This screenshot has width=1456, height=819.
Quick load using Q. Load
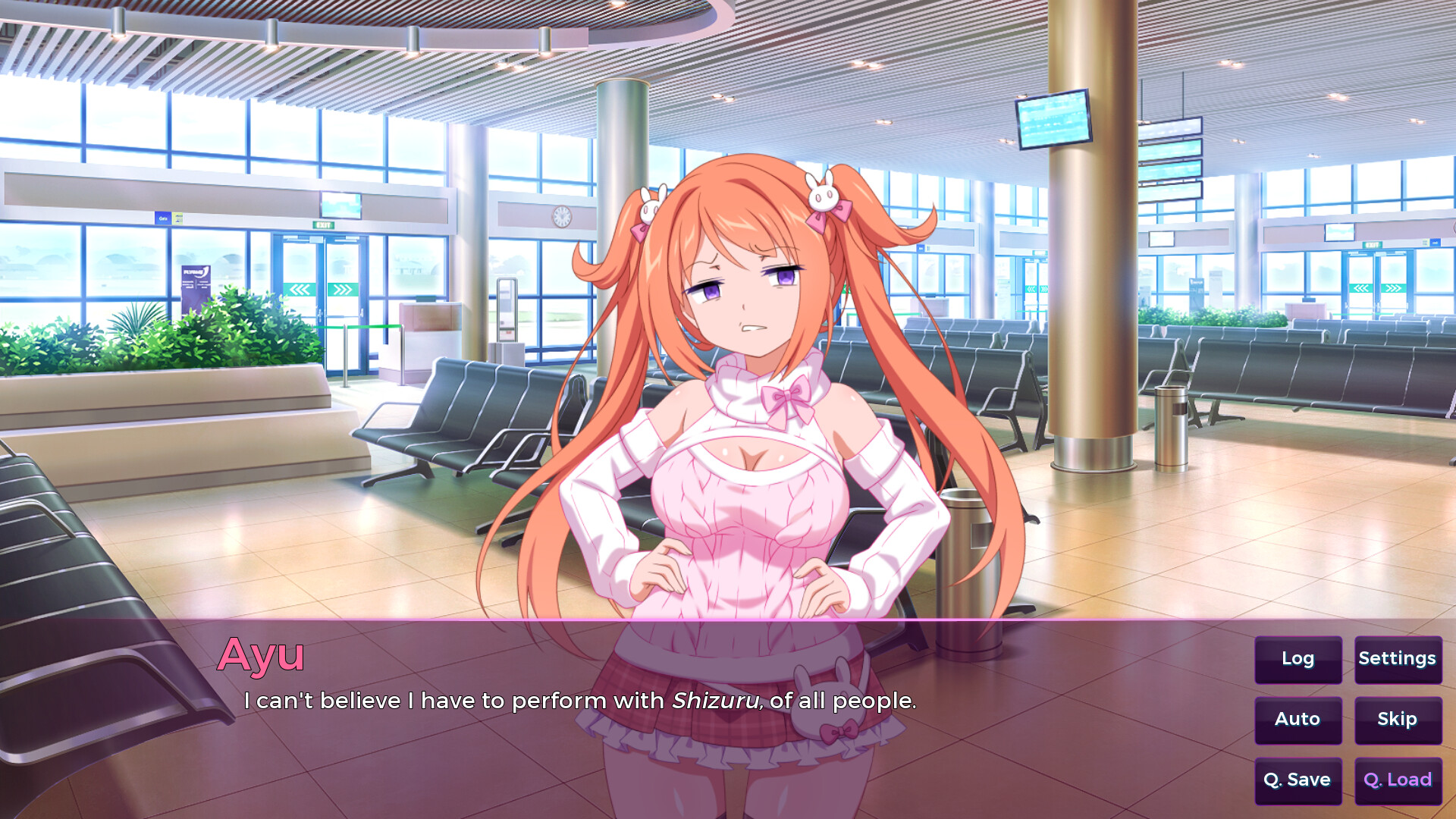[1398, 780]
